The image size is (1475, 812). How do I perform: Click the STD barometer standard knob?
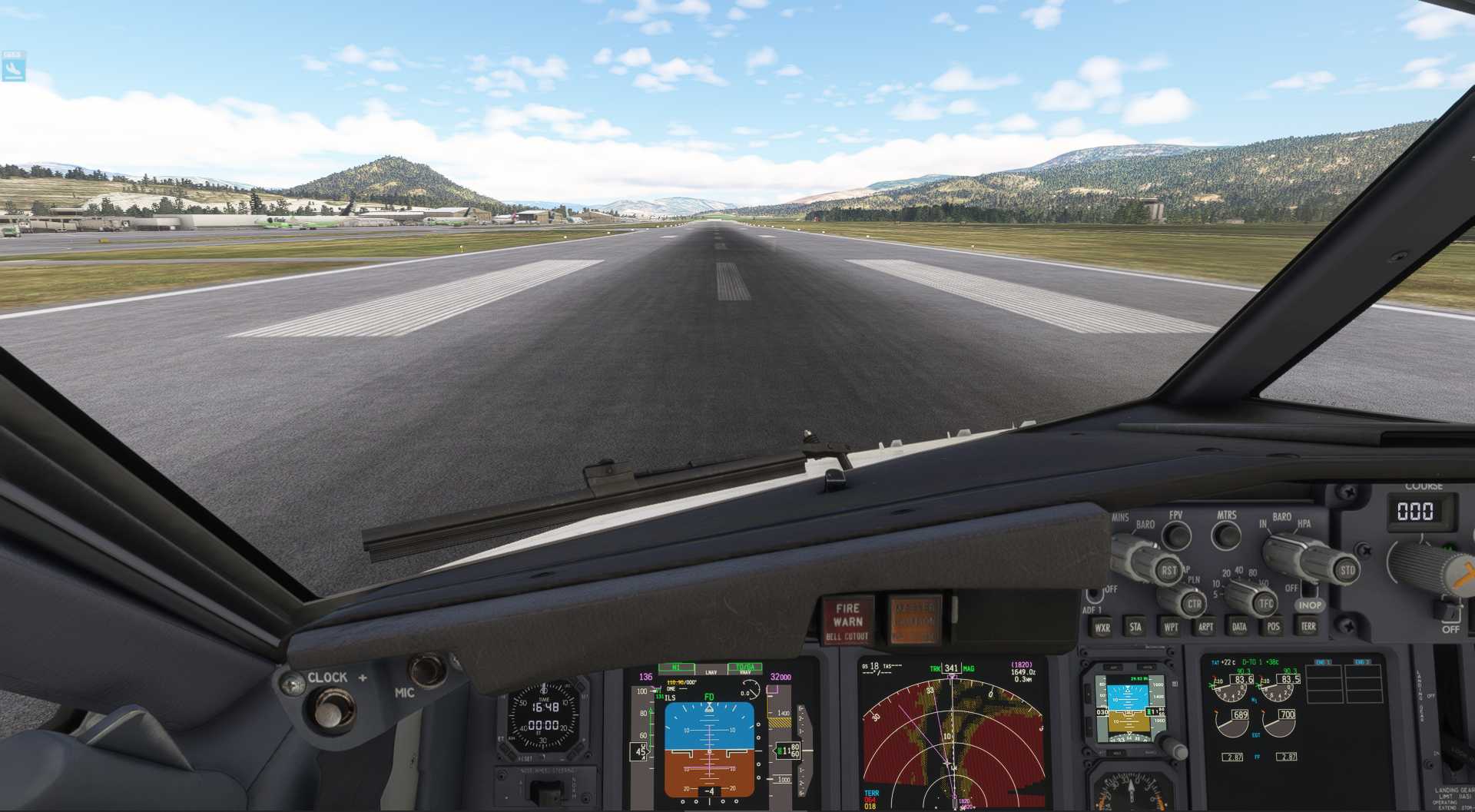[1346, 571]
